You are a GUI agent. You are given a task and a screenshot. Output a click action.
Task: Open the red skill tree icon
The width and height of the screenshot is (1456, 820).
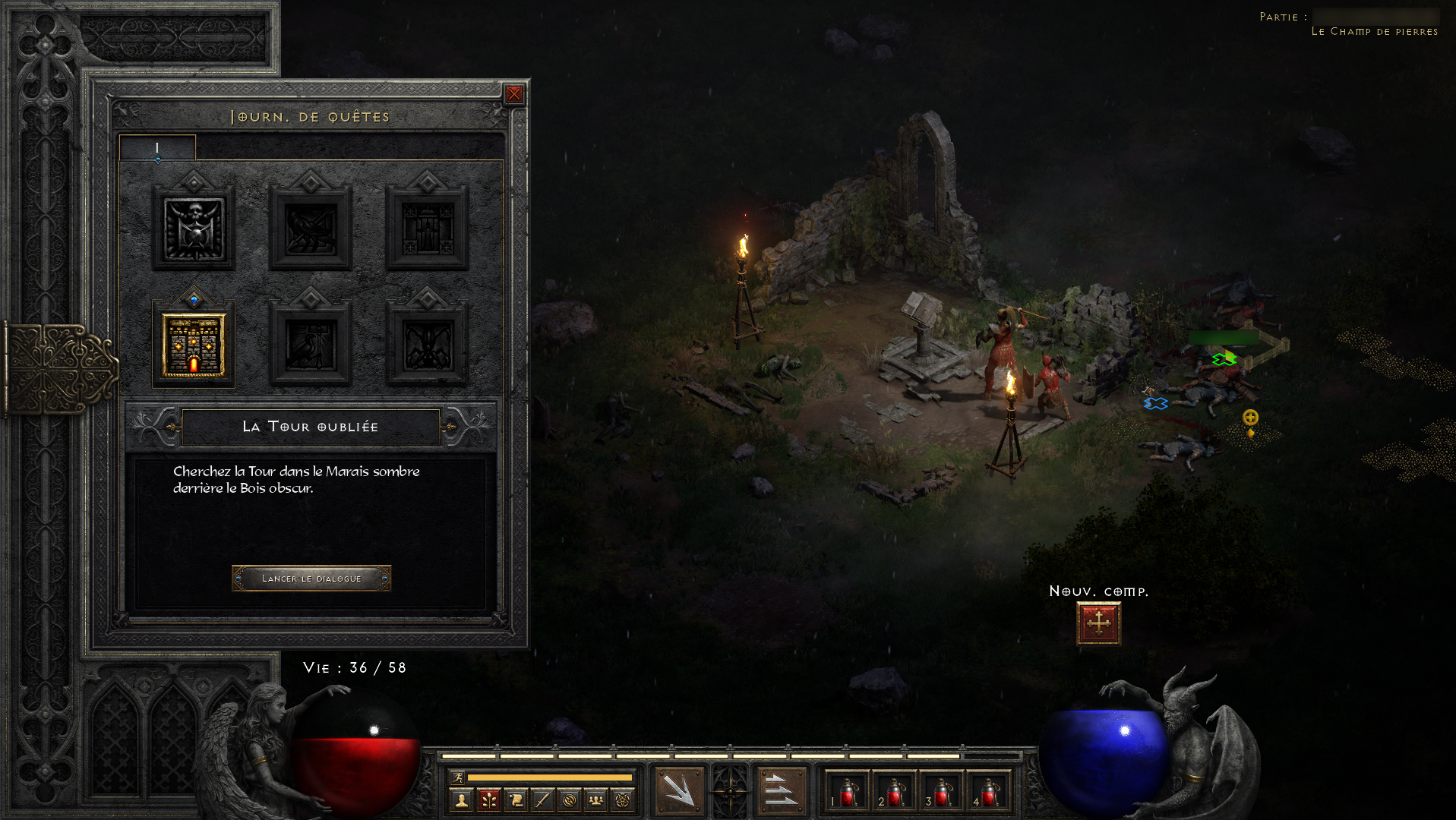(489, 799)
